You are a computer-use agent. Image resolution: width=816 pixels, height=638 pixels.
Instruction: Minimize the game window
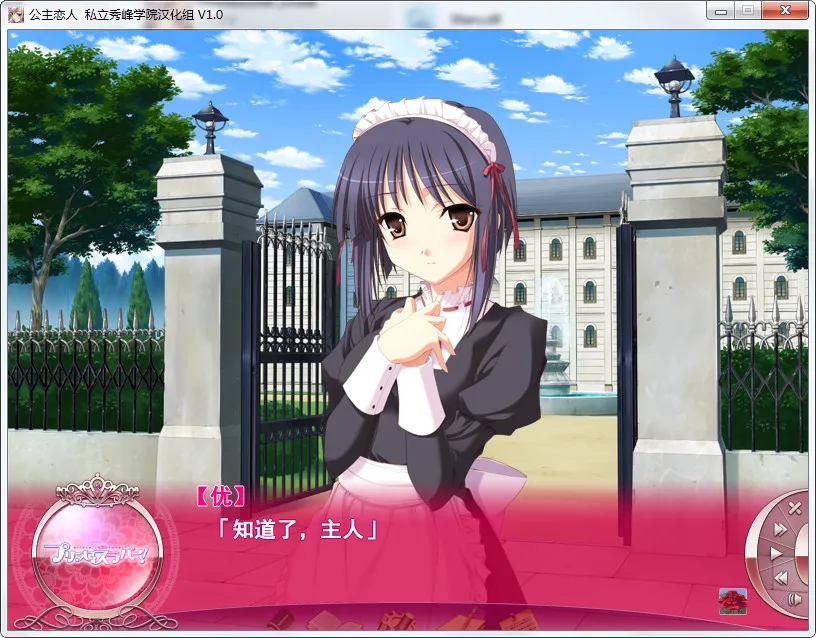coord(721,10)
